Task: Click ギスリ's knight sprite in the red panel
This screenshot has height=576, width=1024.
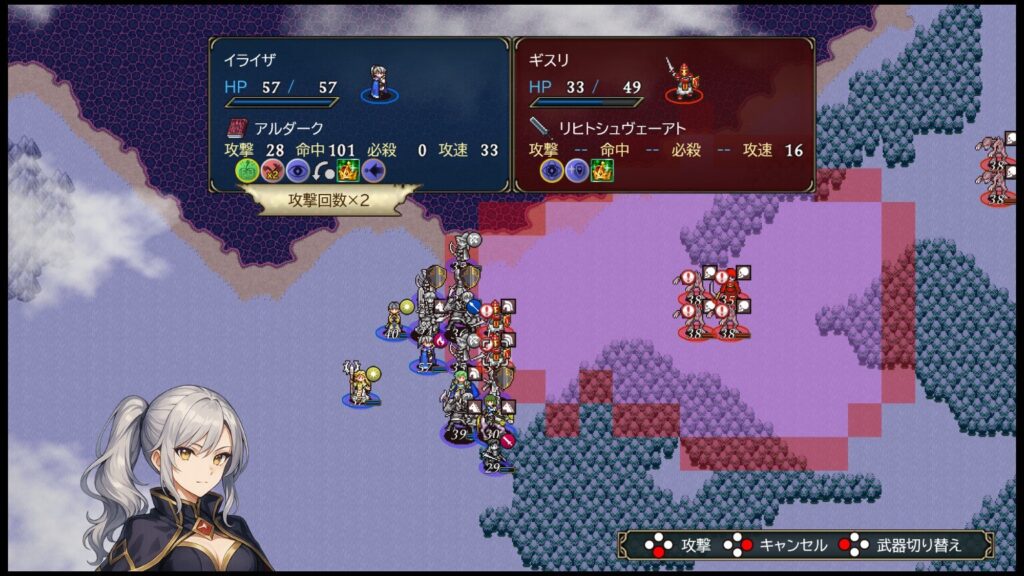Action: coord(683,79)
